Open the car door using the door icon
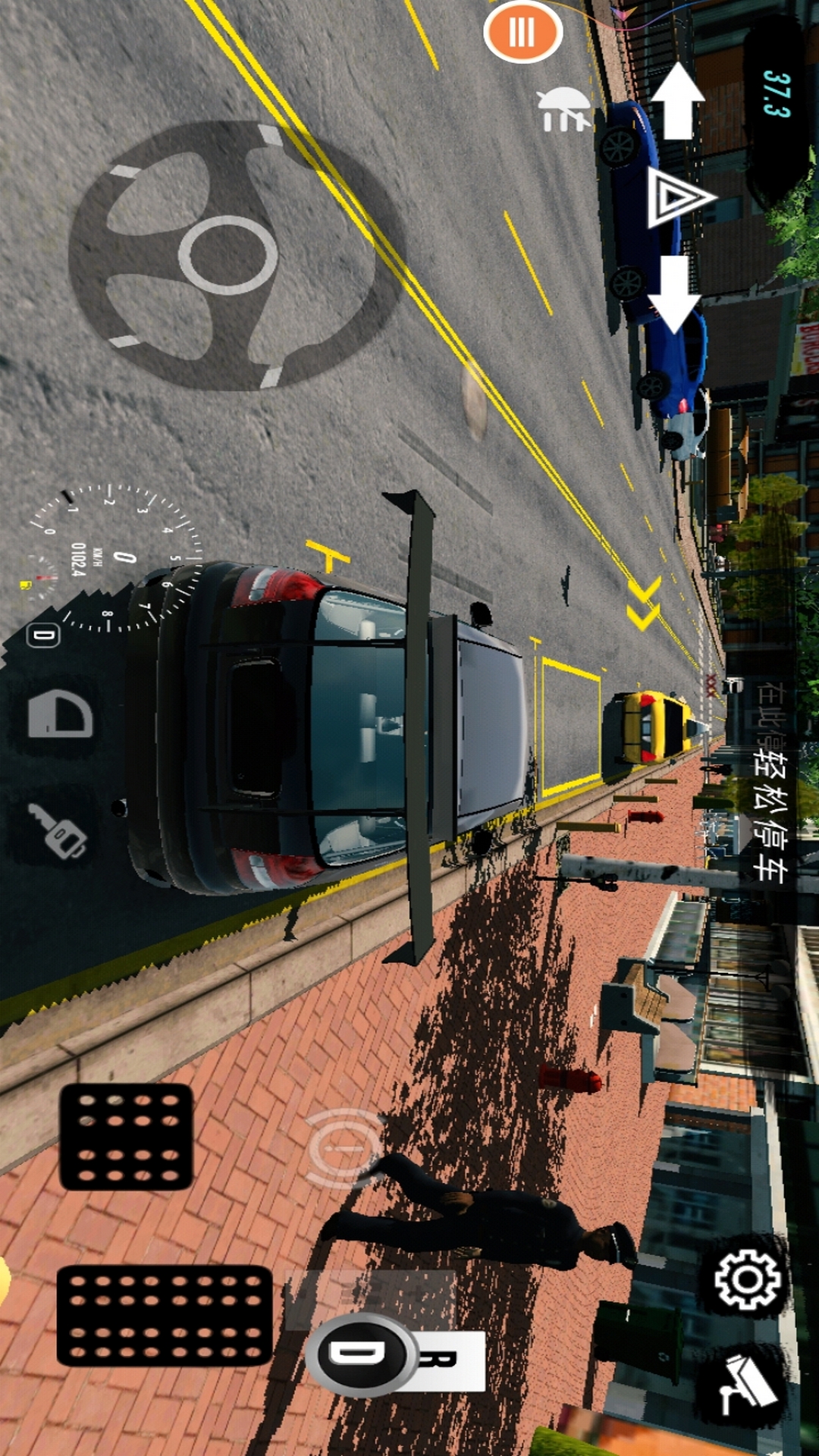819x1456 pixels. [60, 714]
